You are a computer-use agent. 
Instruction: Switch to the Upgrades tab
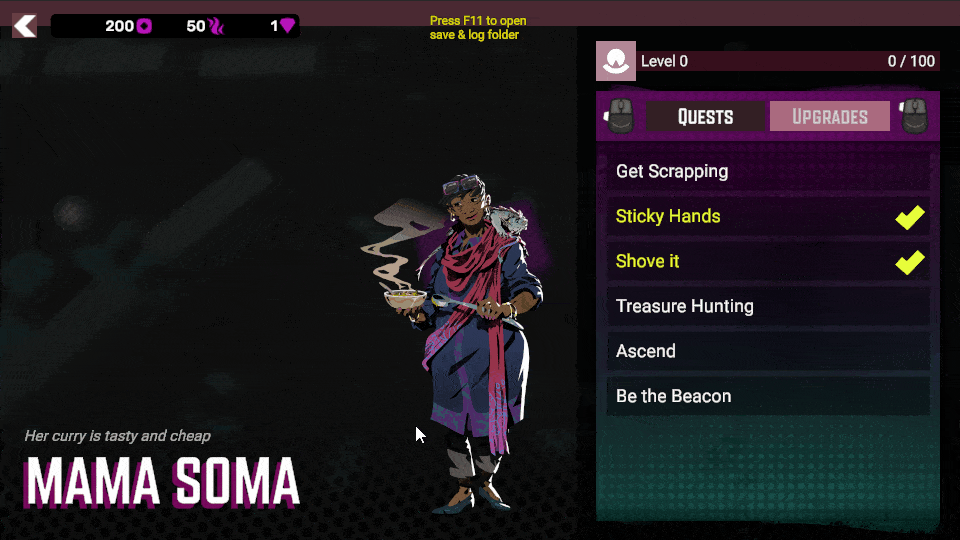829,116
